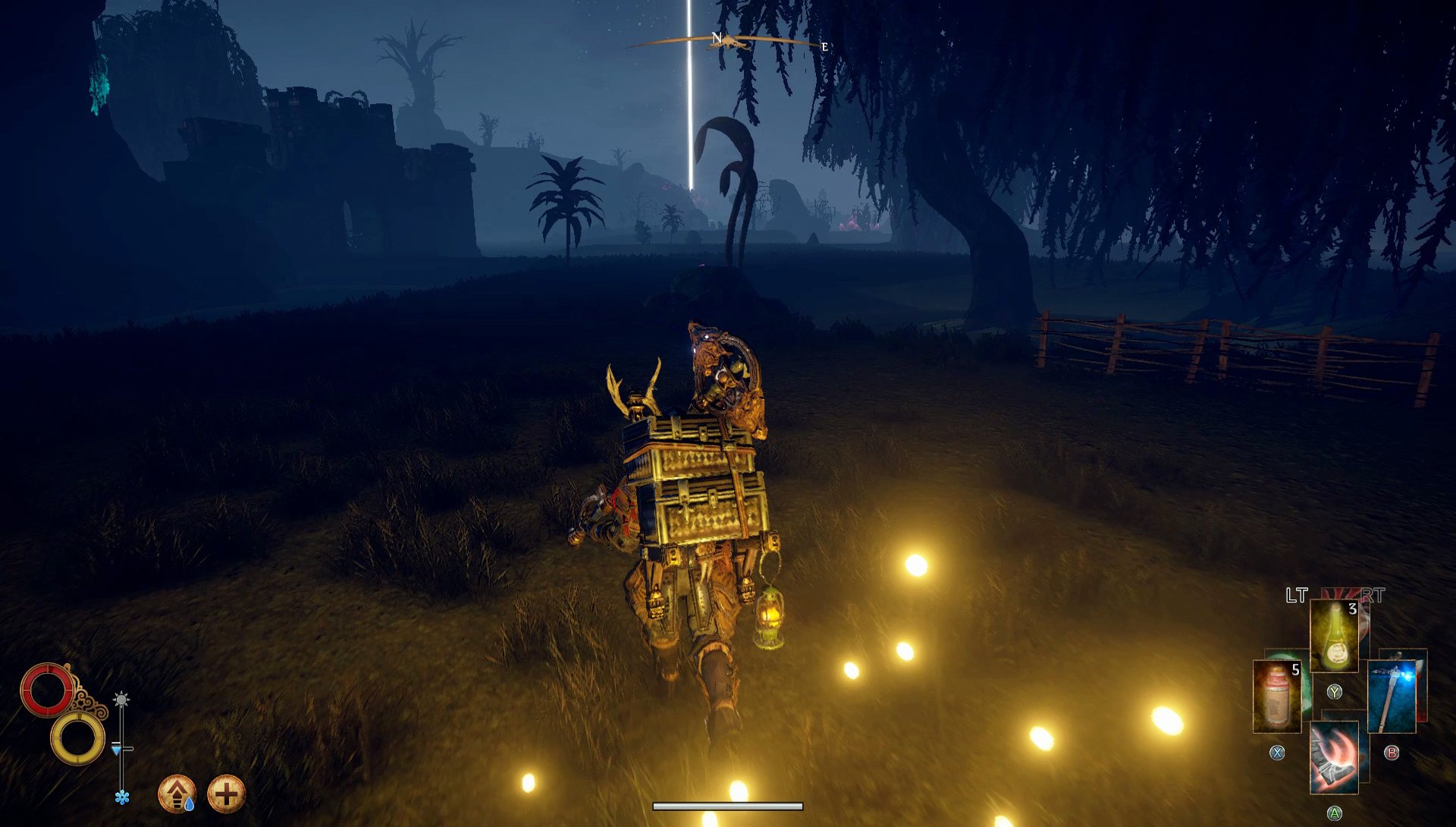The image size is (1456, 827).
Task: Select the red bottle quickslot with 5 charges
Action: [1277, 696]
